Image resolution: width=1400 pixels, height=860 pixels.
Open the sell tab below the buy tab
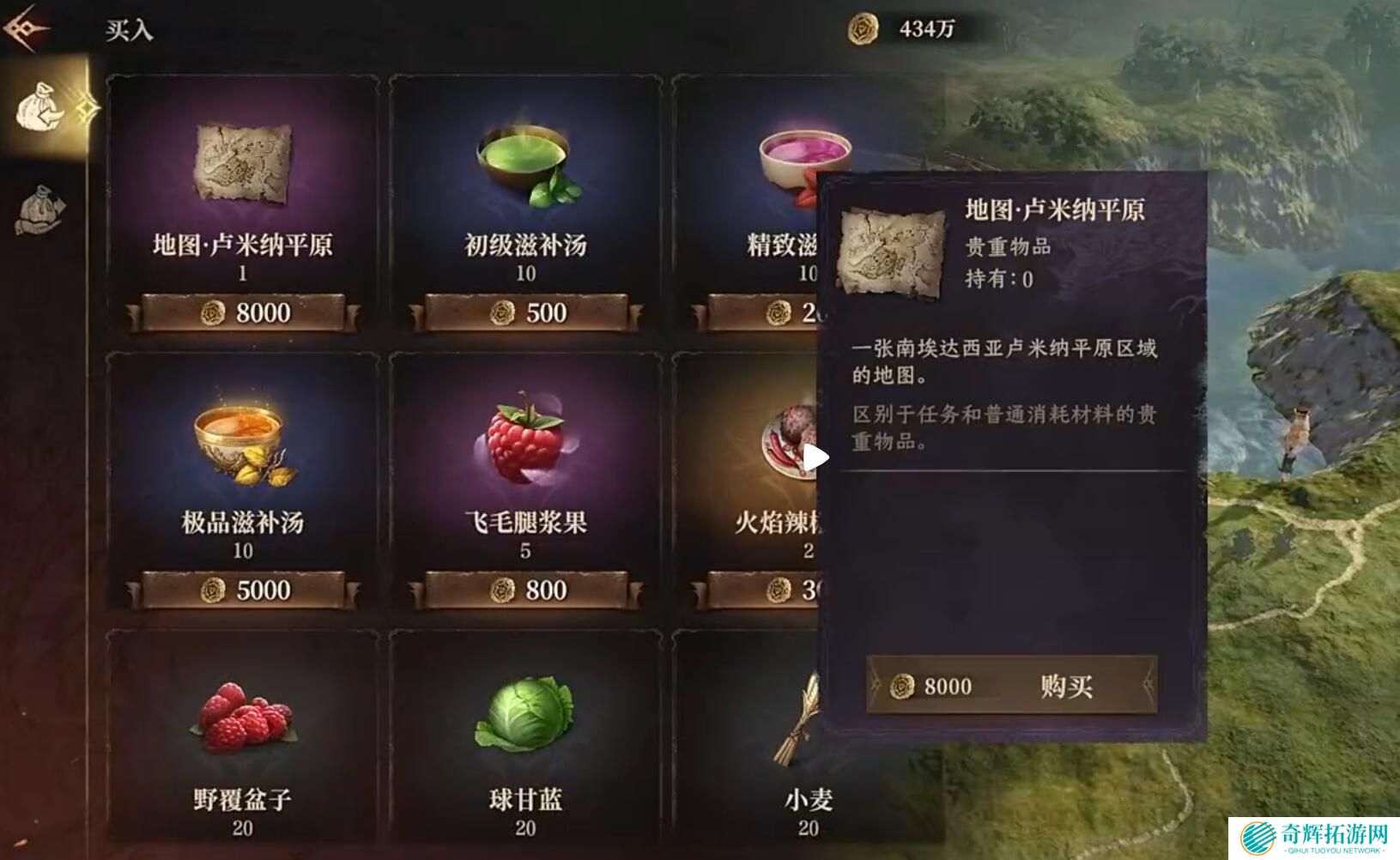coord(40,210)
